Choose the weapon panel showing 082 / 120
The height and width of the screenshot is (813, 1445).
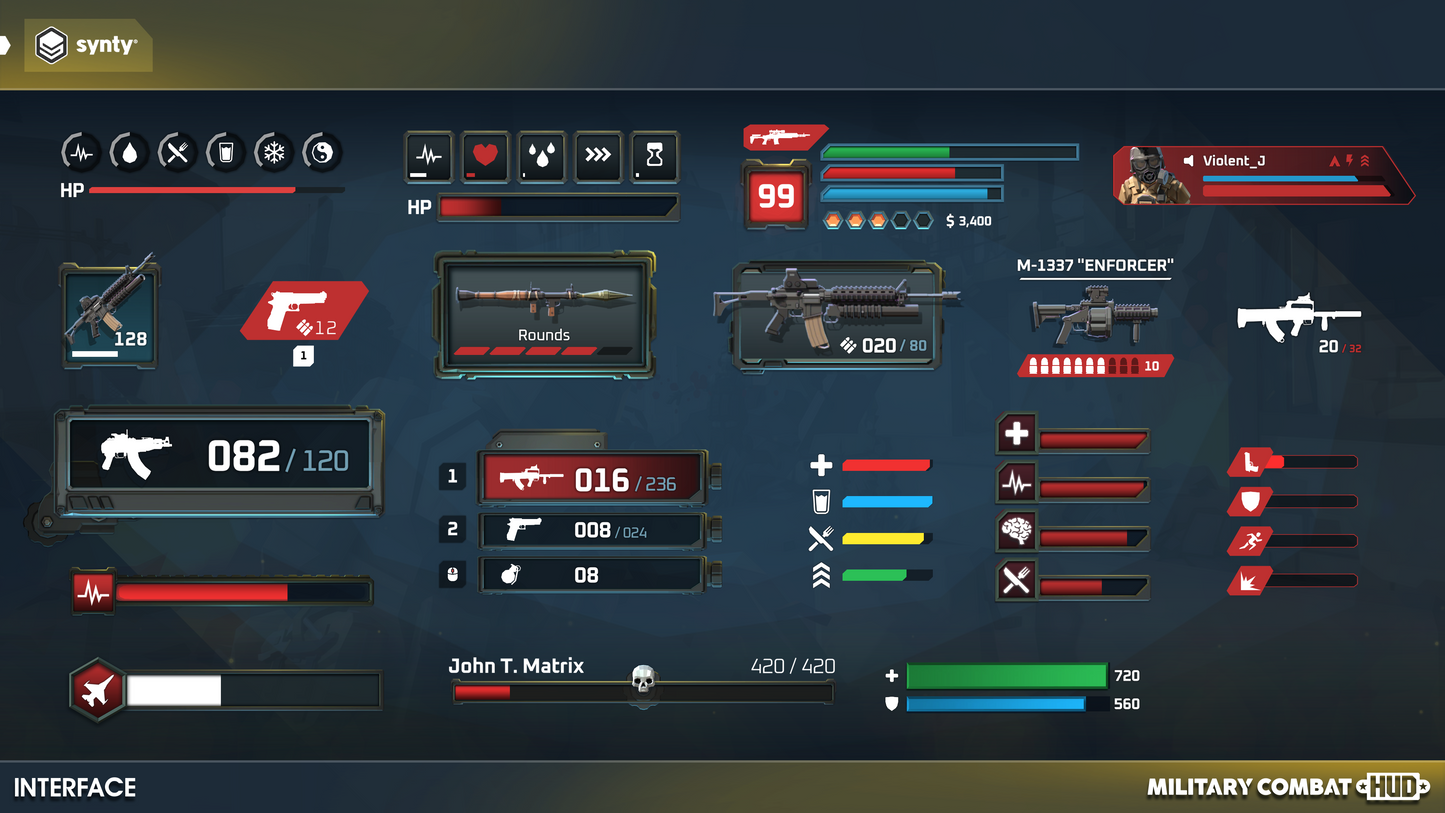pyautogui.click(x=219, y=460)
